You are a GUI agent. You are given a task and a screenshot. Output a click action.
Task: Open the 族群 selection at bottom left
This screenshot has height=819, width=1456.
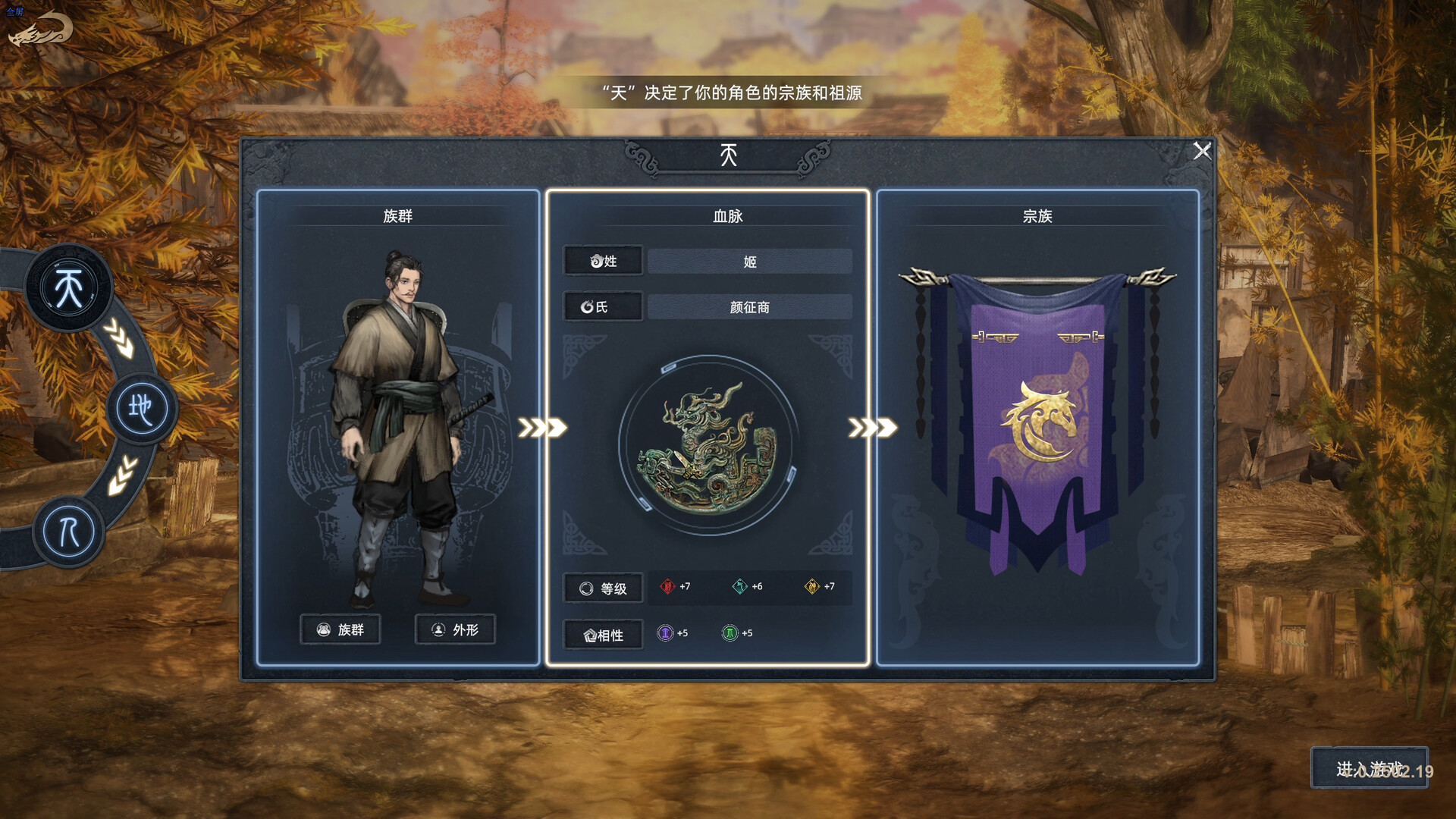tap(340, 629)
